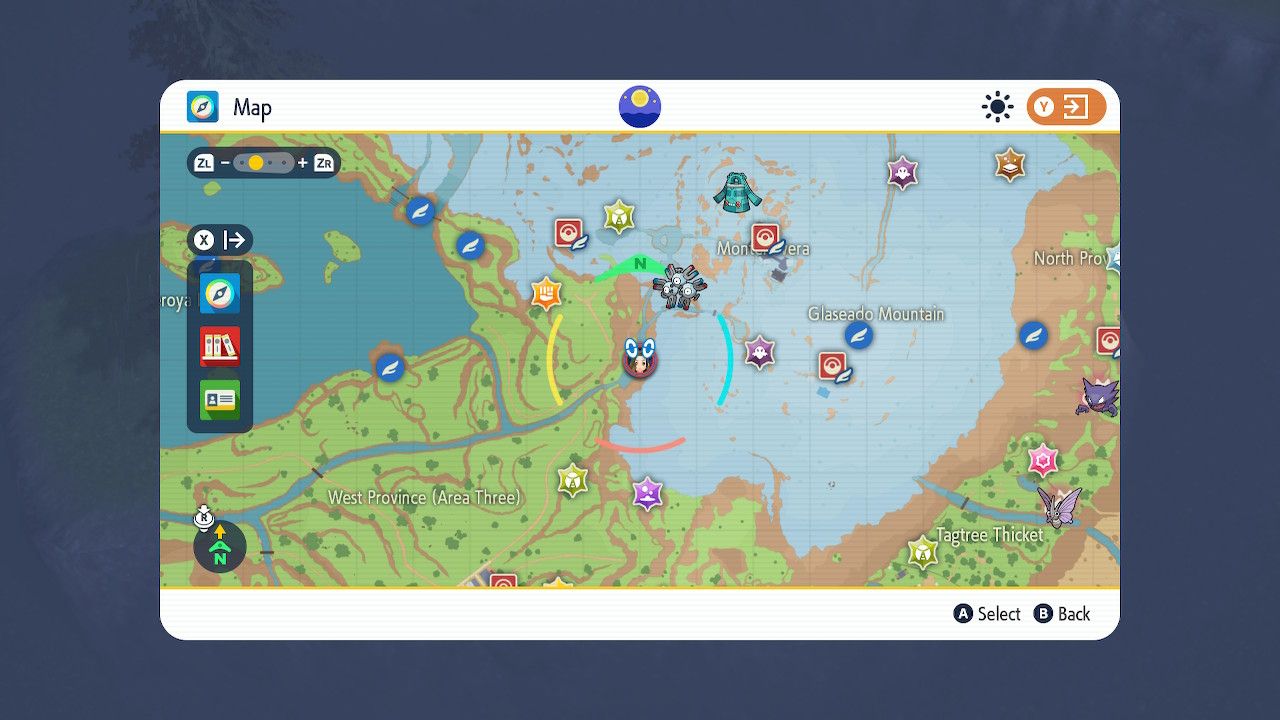
Task: Select the purple ghost Tera Raid crystal near Glaseado Mountain
Action: coord(758,351)
